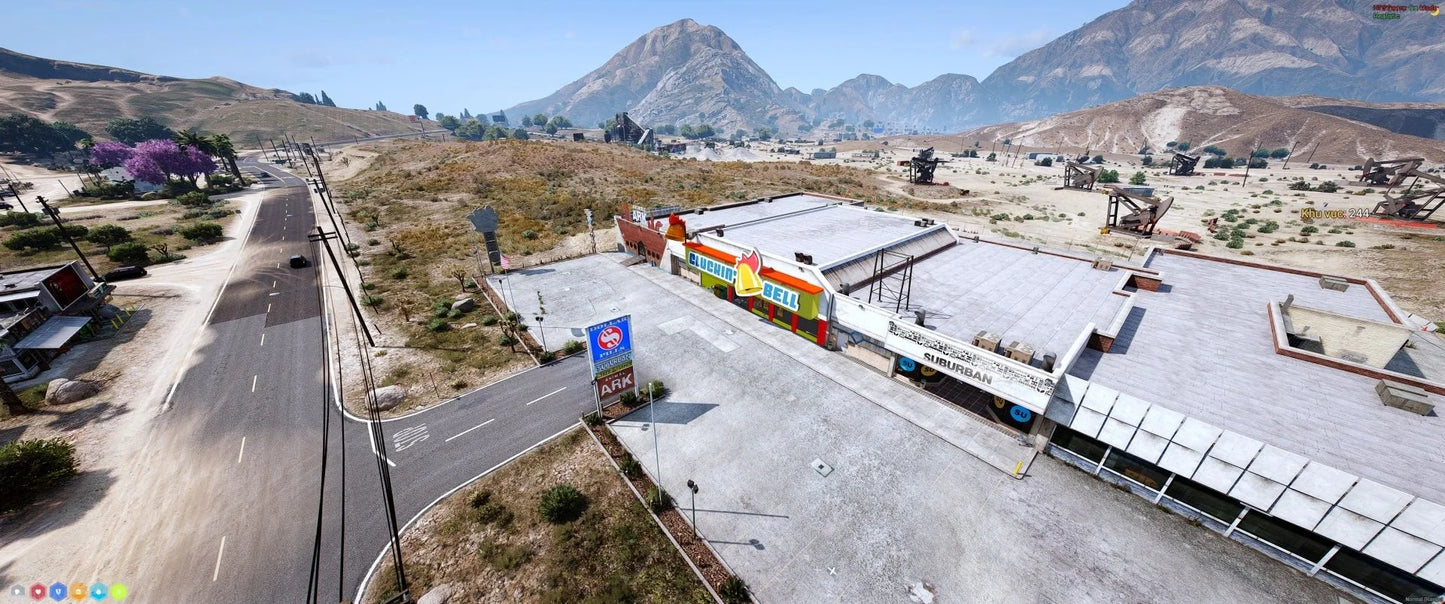Viewport: 1445px width, 604px height.
Task: Select the orange hunger status icon
Action: (x=78, y=591)
